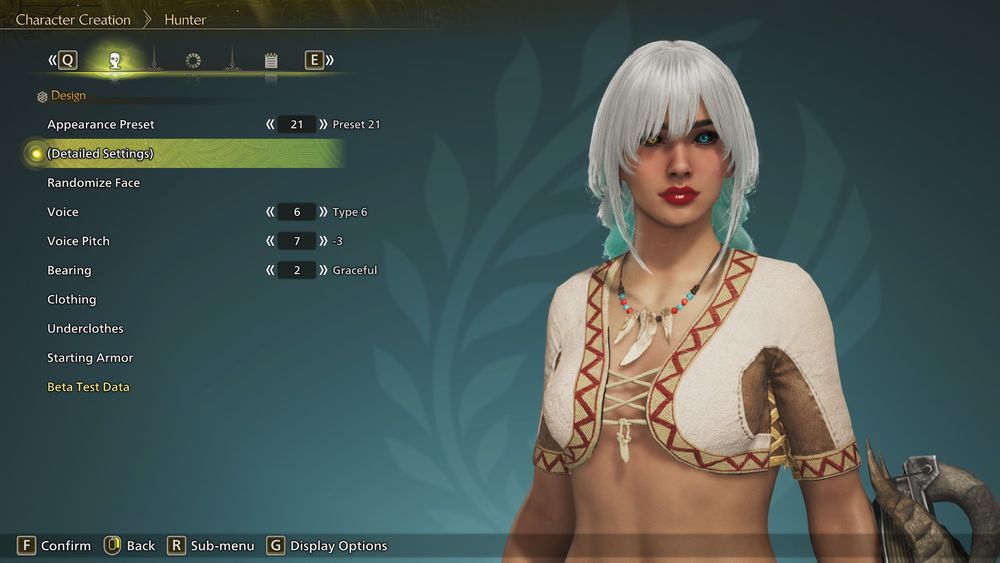Click the left arrow for Appearance Preset
Viewport: 1000px width, 563px height.
(270, 125)
